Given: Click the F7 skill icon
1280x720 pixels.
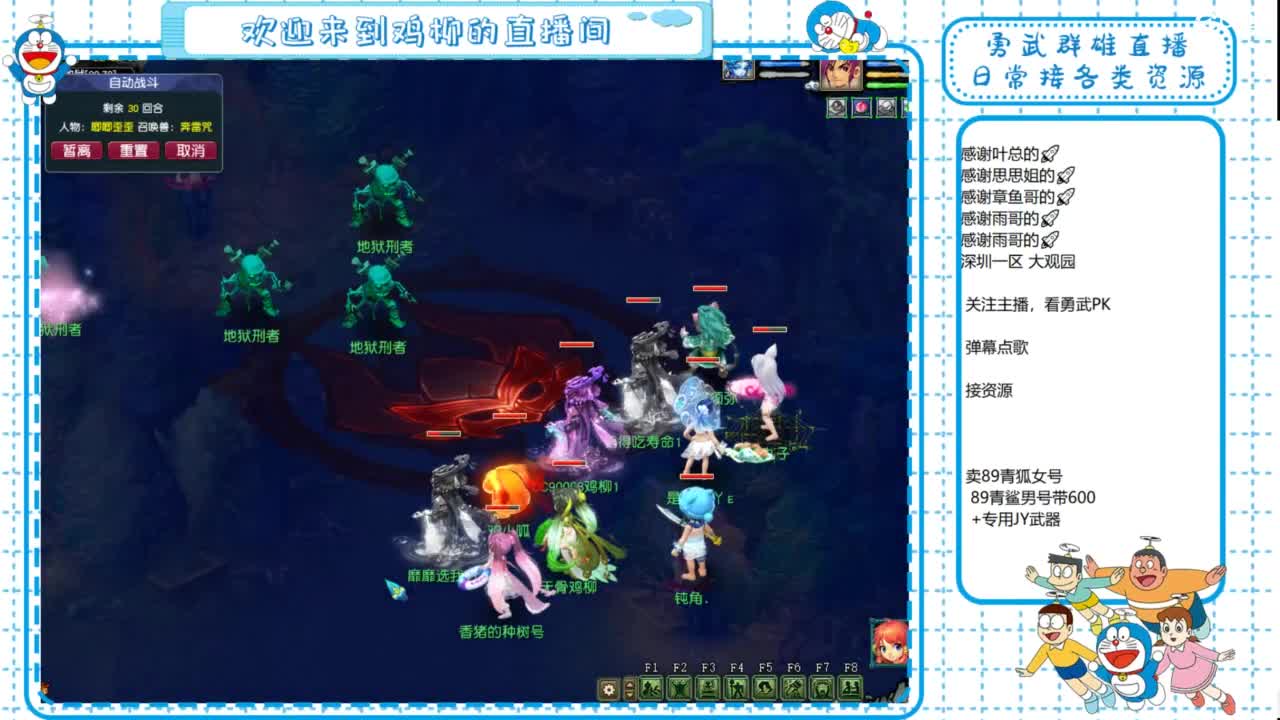Looking at the screenshot, I should pos(820,687).
